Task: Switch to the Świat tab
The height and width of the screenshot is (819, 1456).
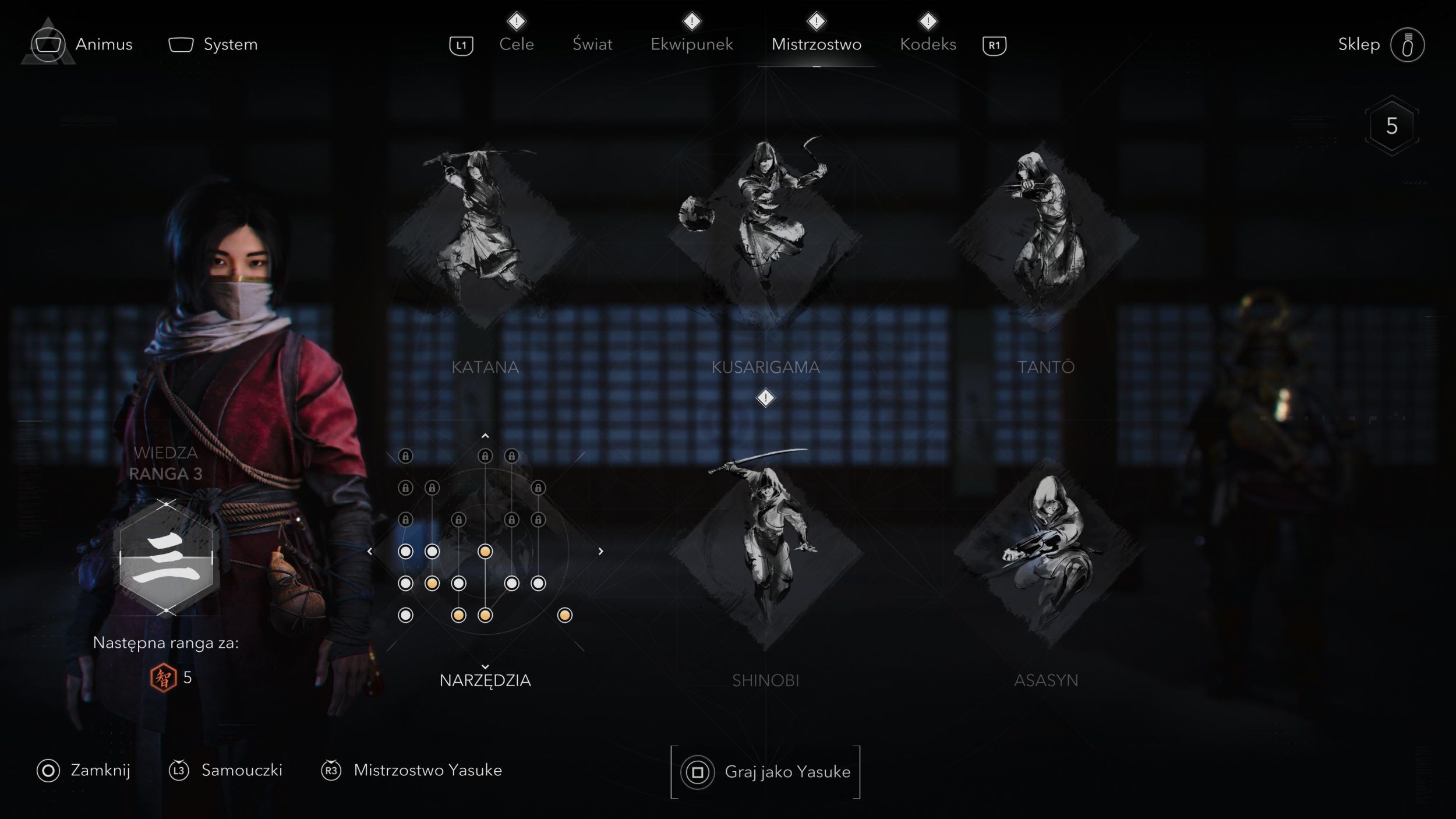Action: [592, 44]
